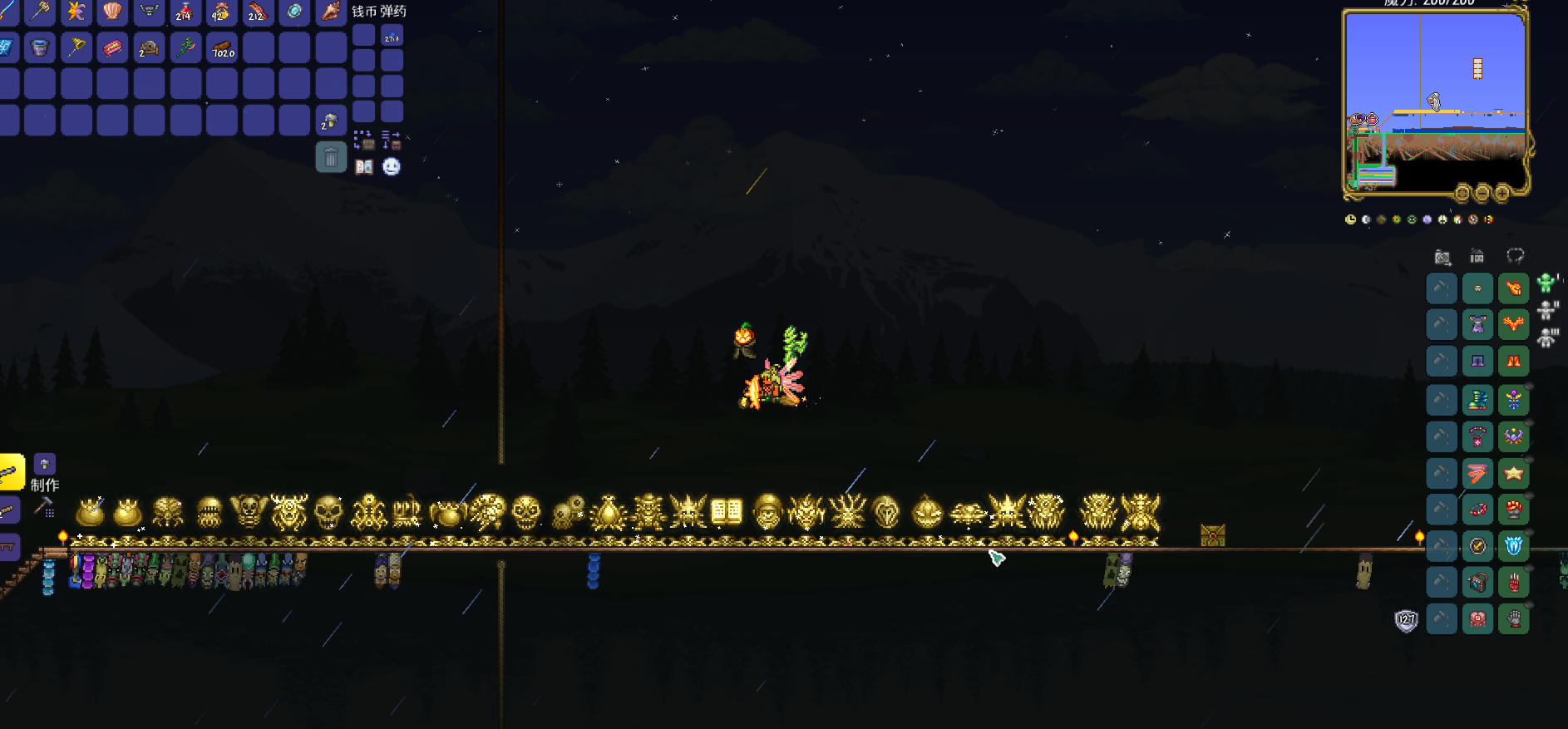1568x729 pixels.
Task: Choose the magic mirror slot
Action: click(293, 11)
